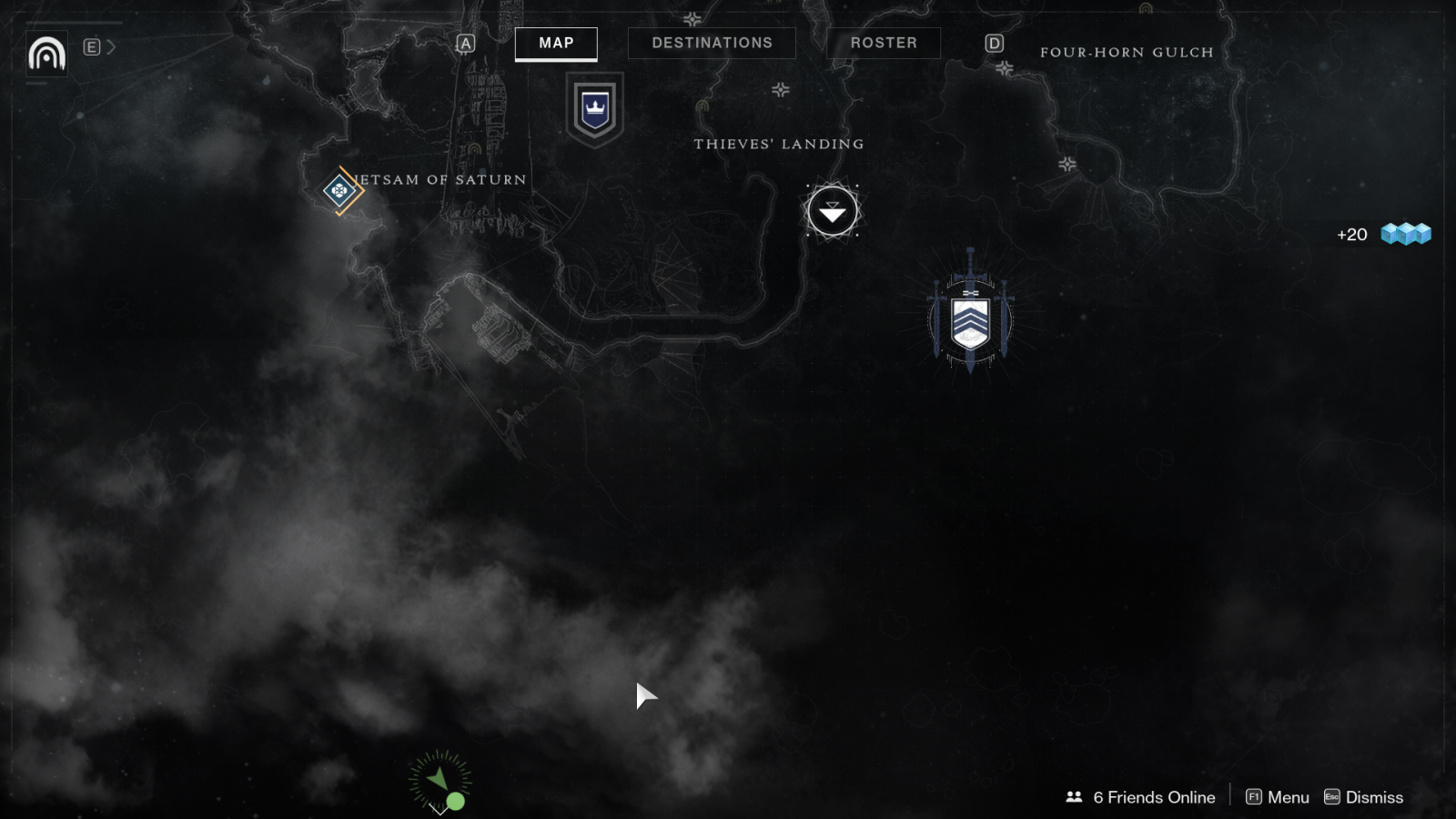Show the 6 Friends Online list

tap(1140, 797)
